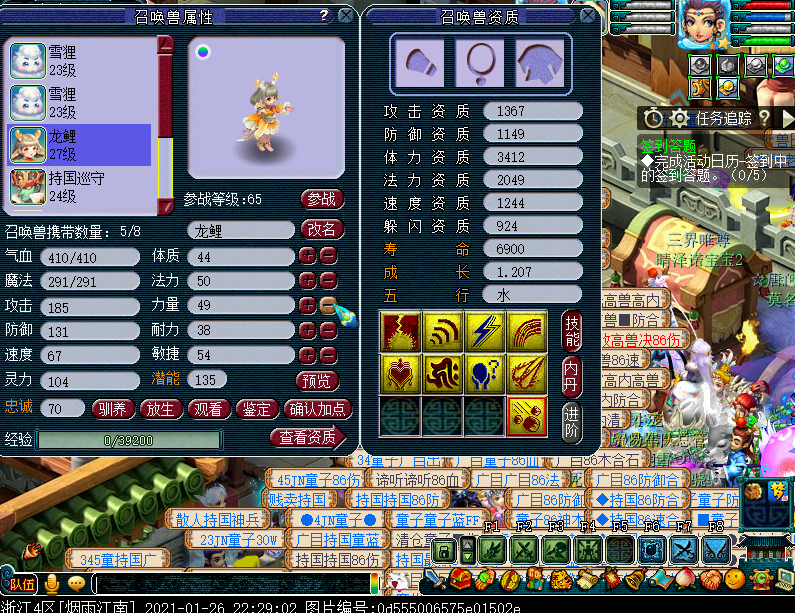Close the 召唤兽属性 pet attributes window

[x=345, y=16]
